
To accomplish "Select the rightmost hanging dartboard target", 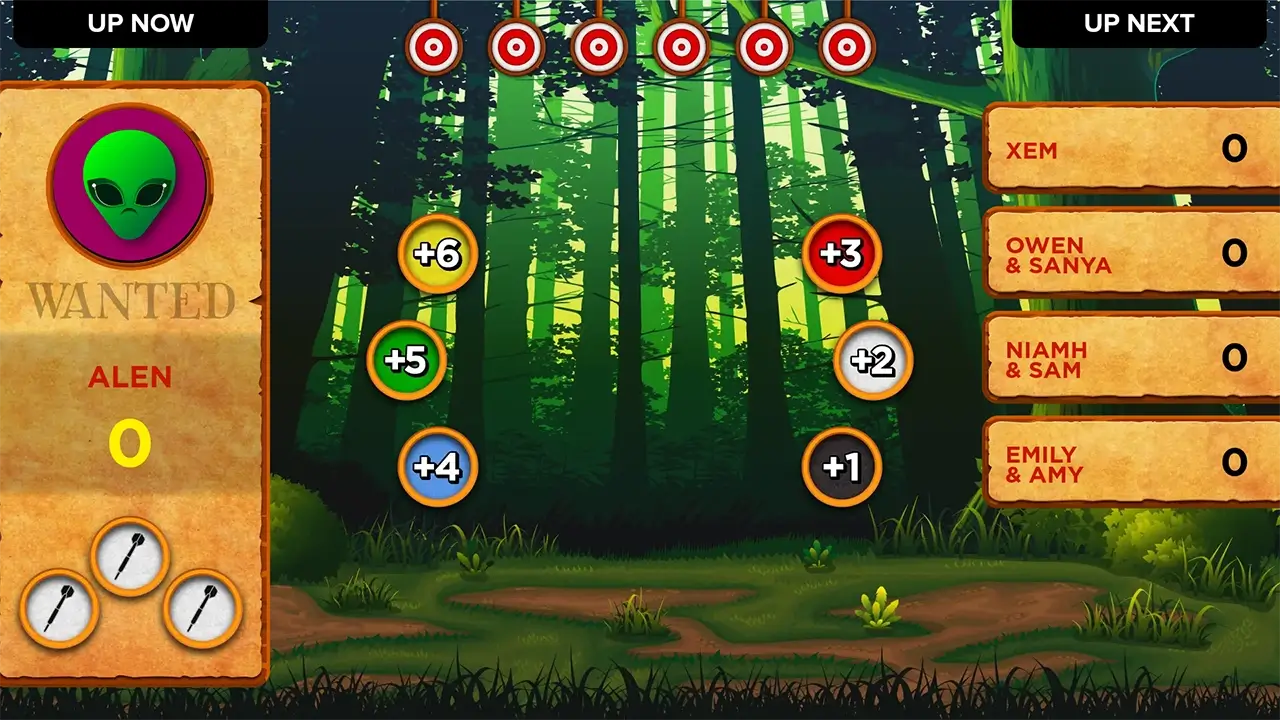I will coord(845,45).
